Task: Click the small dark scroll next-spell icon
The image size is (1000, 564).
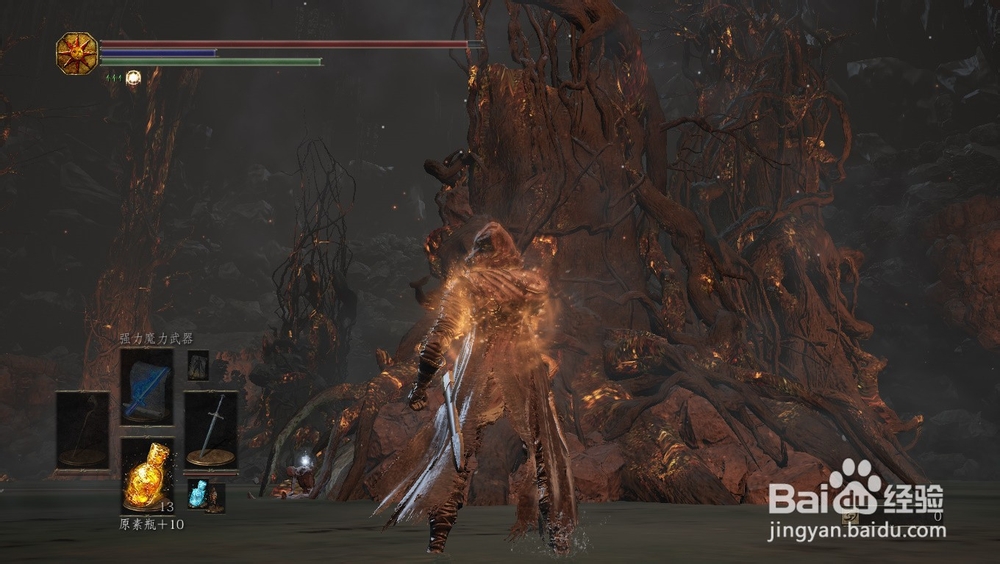Action: pyautogui.click(x=198, y=364)
